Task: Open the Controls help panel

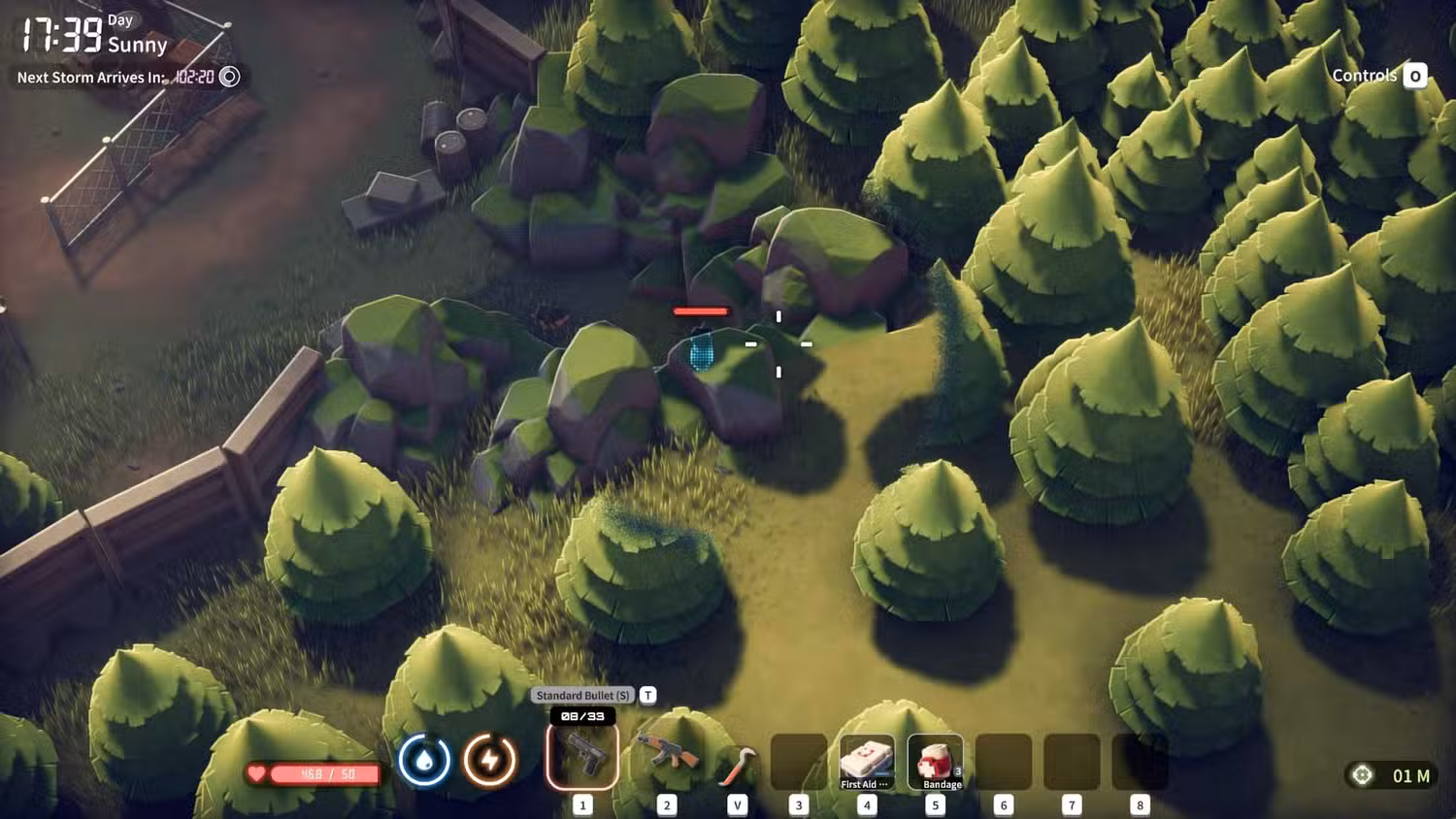Action: (x=1378, y=76)
